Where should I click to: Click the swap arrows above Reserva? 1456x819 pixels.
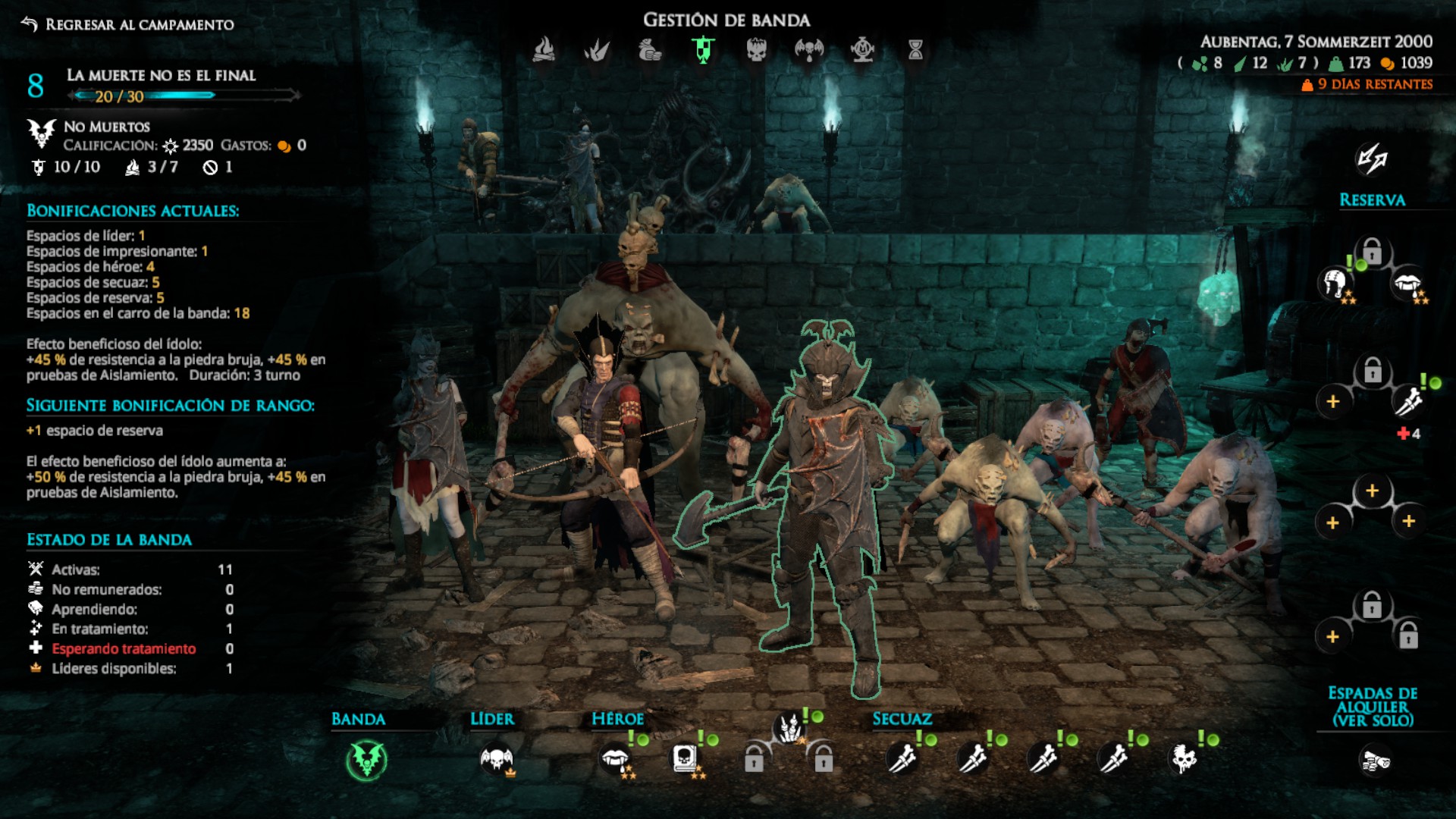[x=1372, y=158]
